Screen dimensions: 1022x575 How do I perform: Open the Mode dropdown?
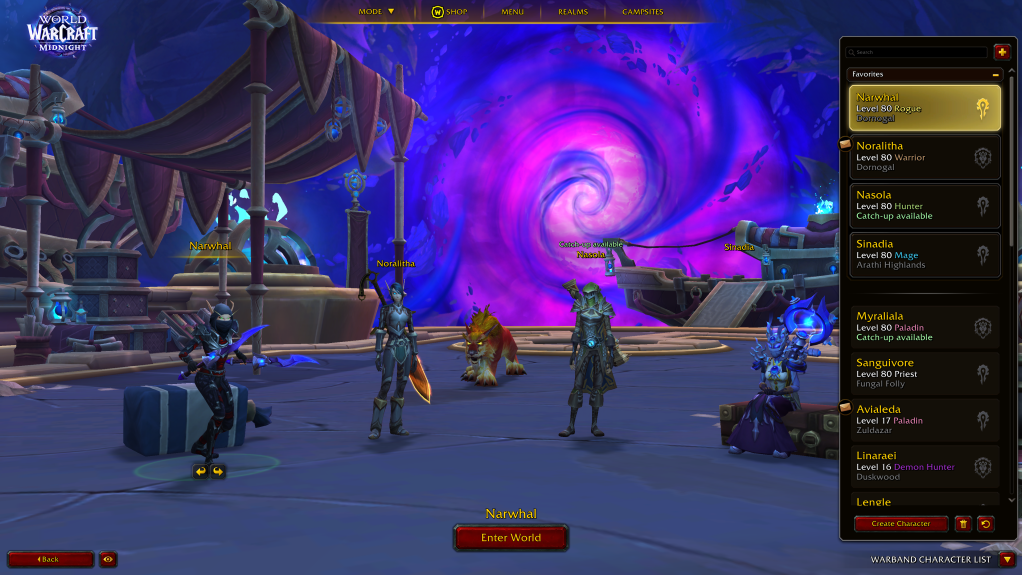[377, 12]
